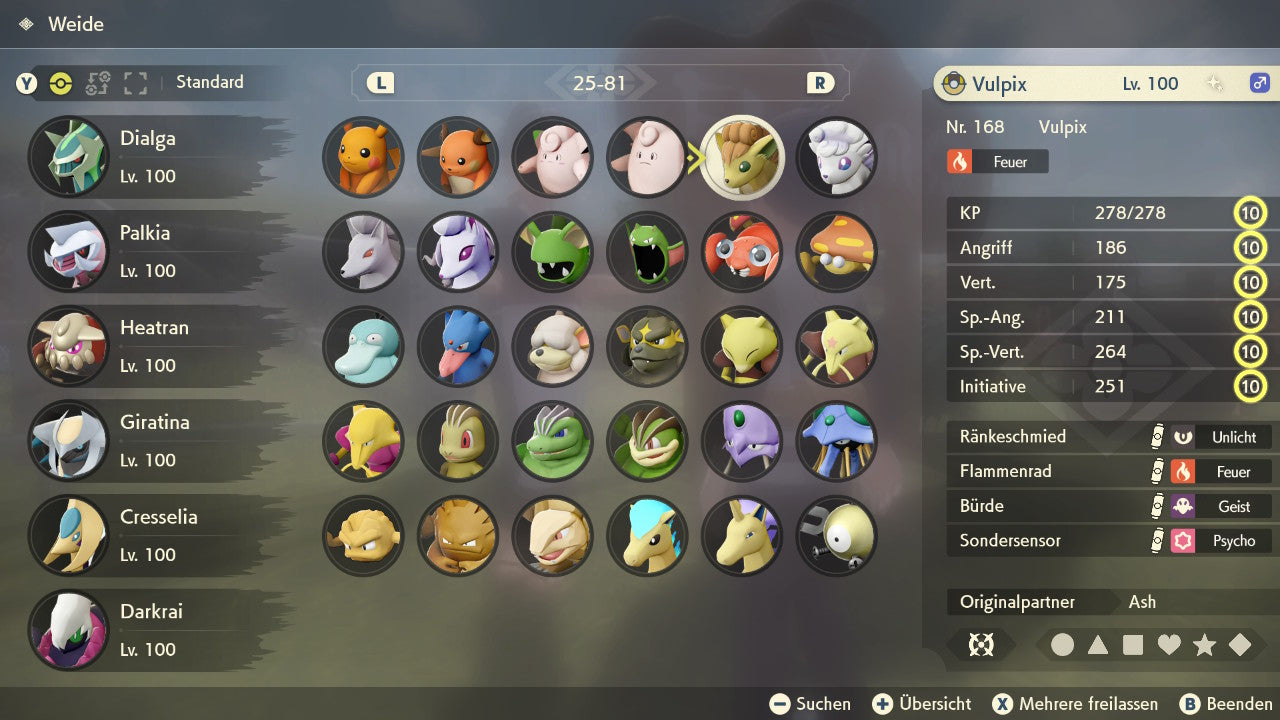Choose the highlighted Vulpix slot
Image resolution: width=1280 pixels, height=720 pixels.
[x=742, y=158]
